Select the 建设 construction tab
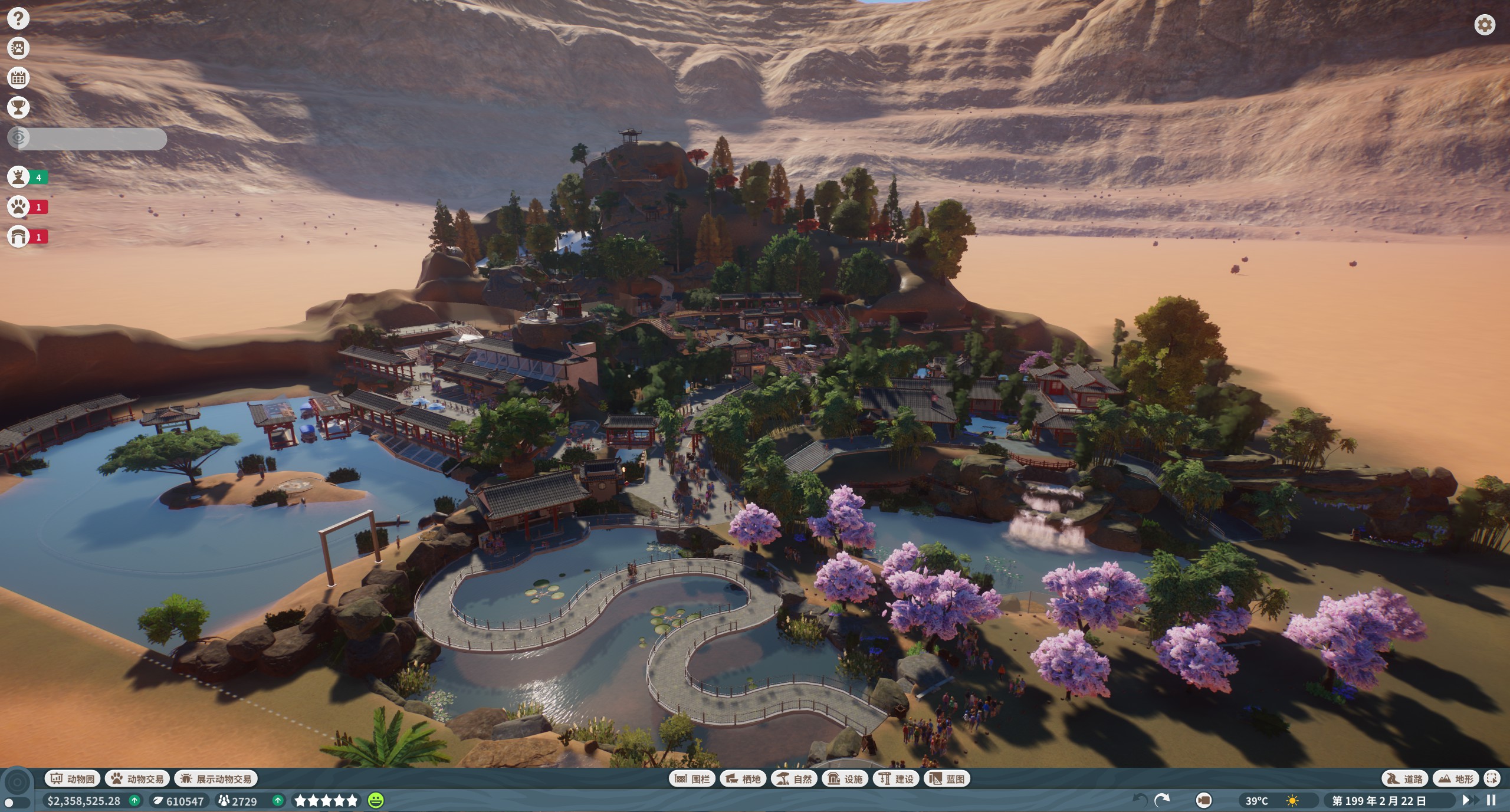Viewport: 1510px width, 812px height. click(896, 779)
